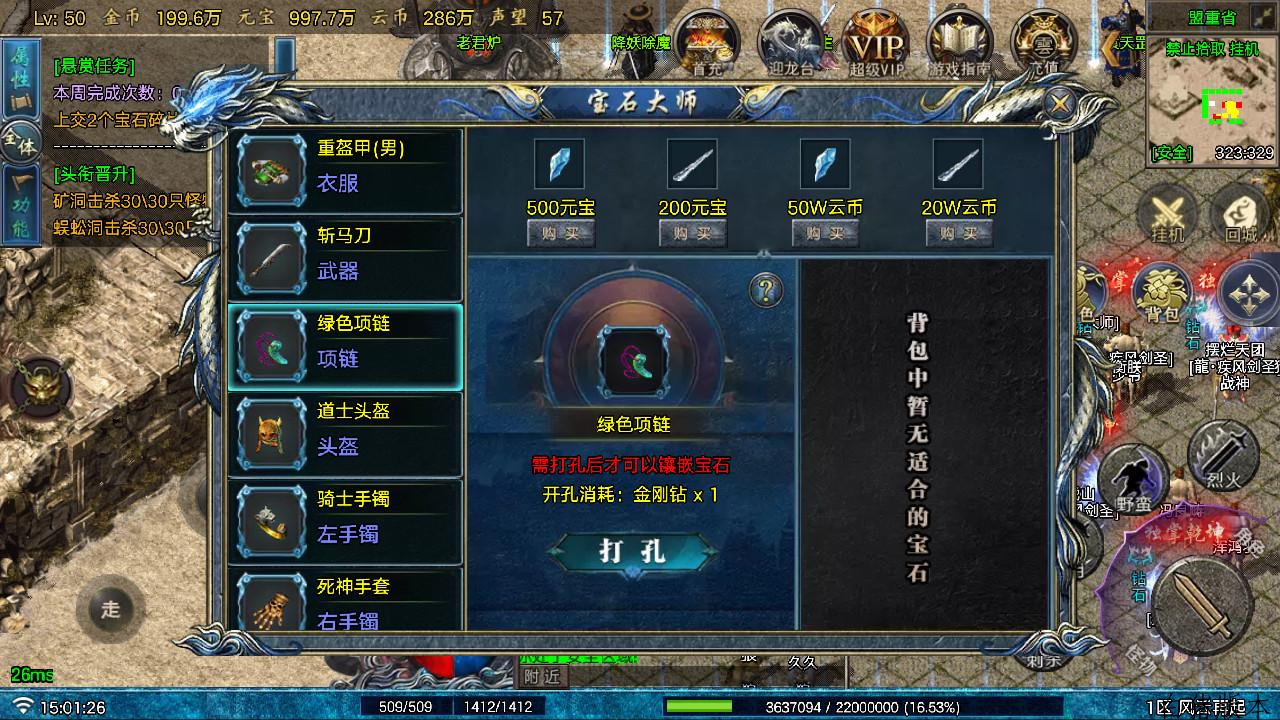
Task: Select the 斩马刀 weapon row
Action: pos(345,258)
